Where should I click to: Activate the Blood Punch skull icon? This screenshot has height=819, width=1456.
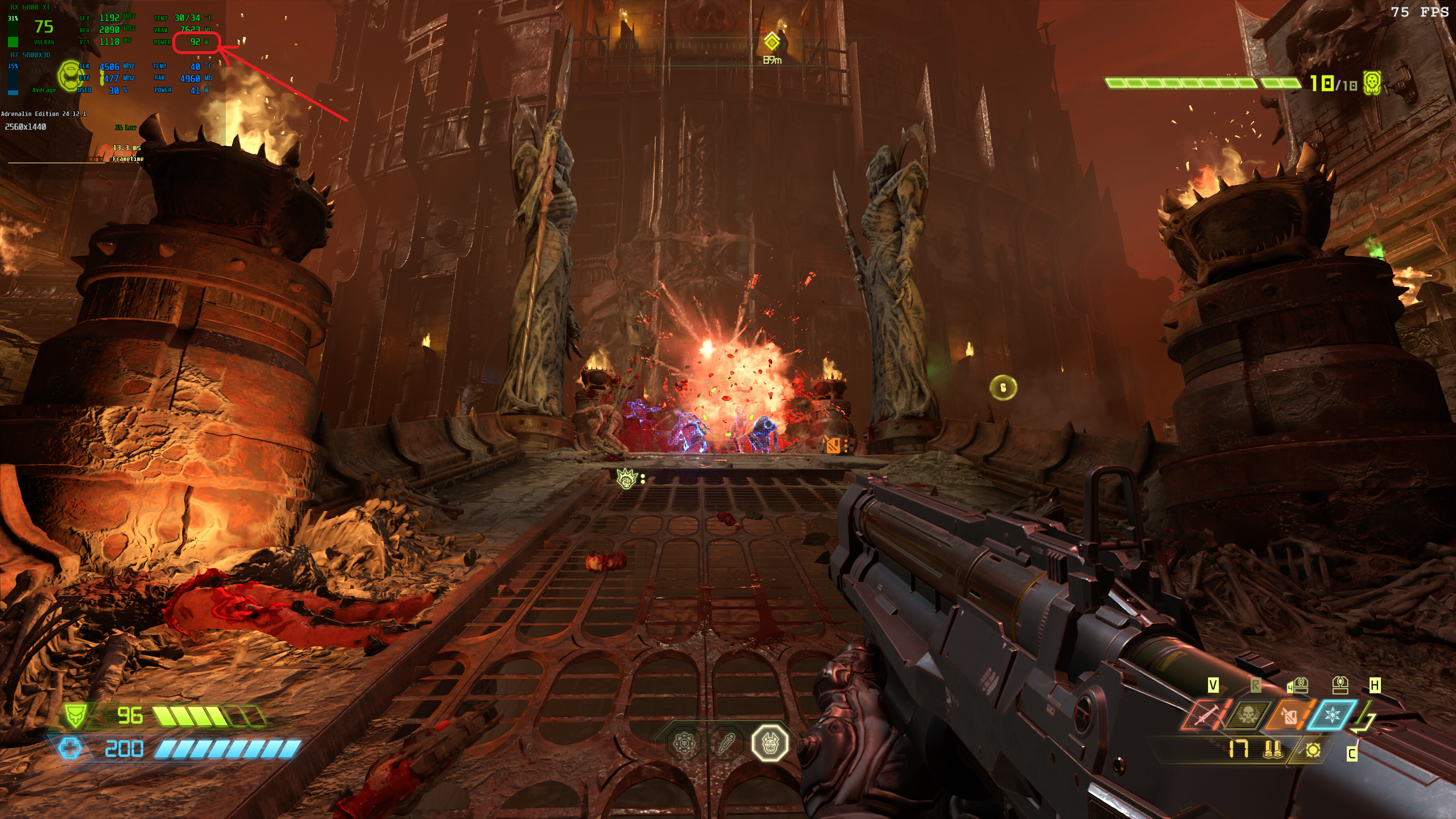(x=1247, y=715)
